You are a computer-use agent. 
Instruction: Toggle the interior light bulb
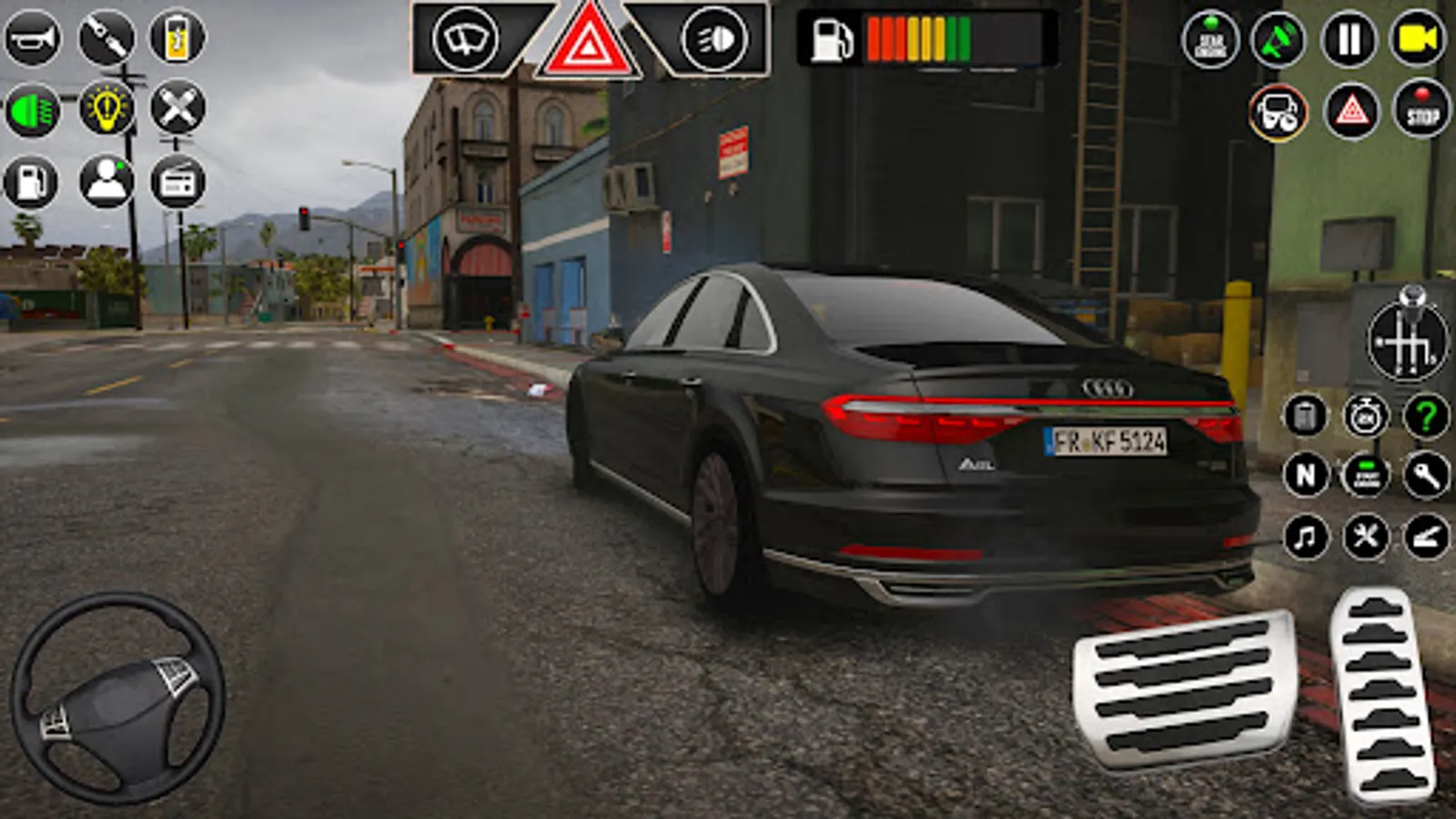click(107, 109)
